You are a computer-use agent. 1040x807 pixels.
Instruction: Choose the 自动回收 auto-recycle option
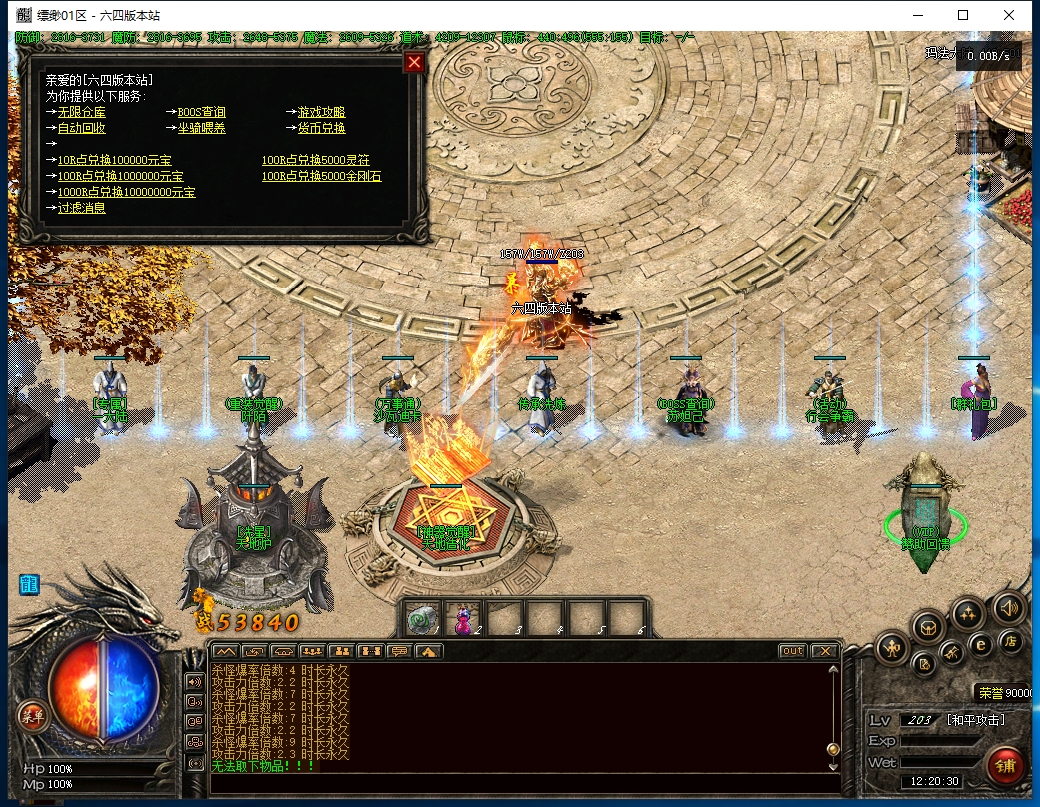pyautogui.click(x=81, y=128)
